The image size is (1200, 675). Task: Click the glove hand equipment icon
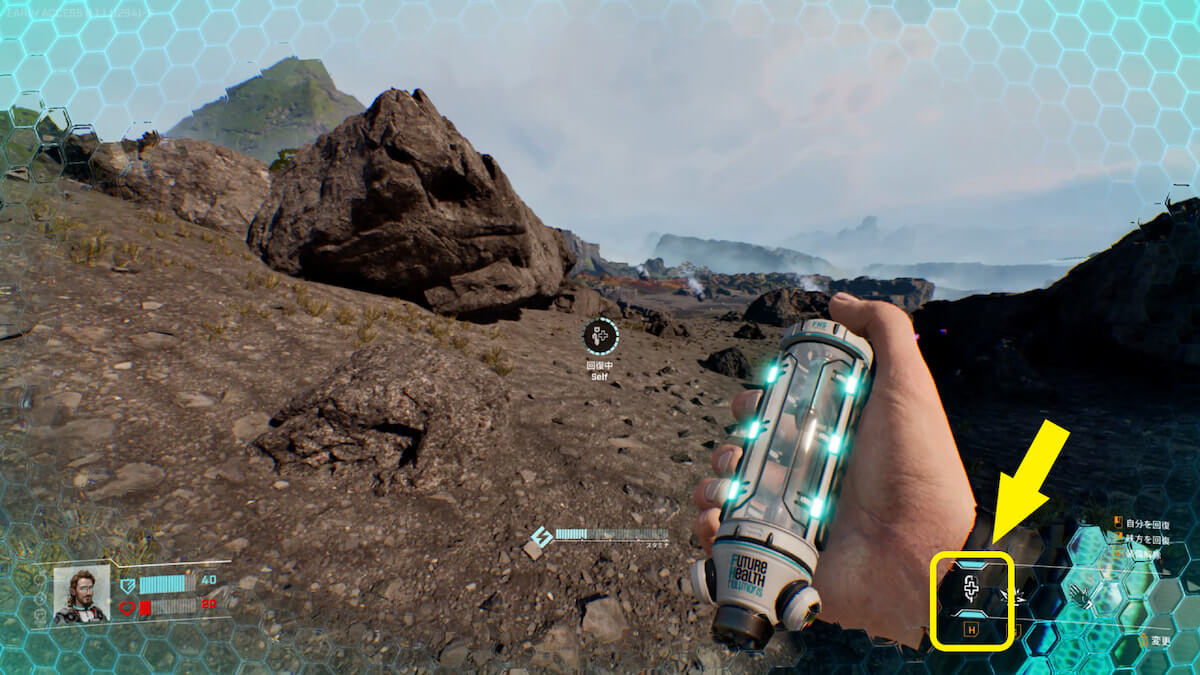[x=1079, y=596]
